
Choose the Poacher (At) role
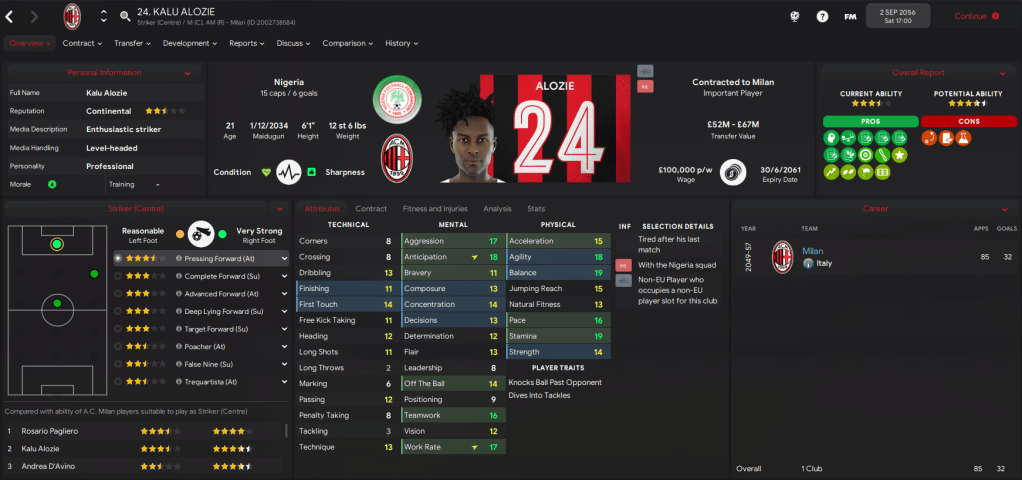tap(207, 346)
